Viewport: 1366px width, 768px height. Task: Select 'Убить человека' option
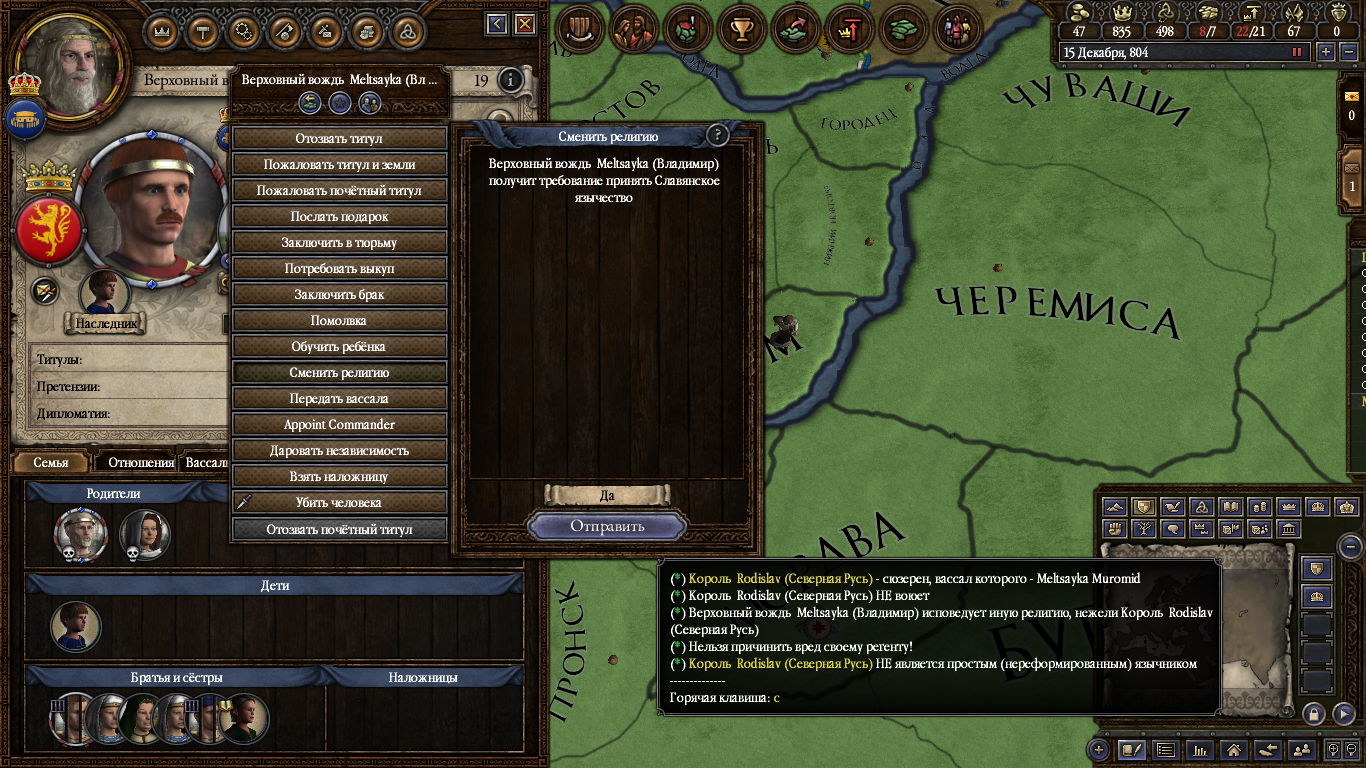click(339, 502)
